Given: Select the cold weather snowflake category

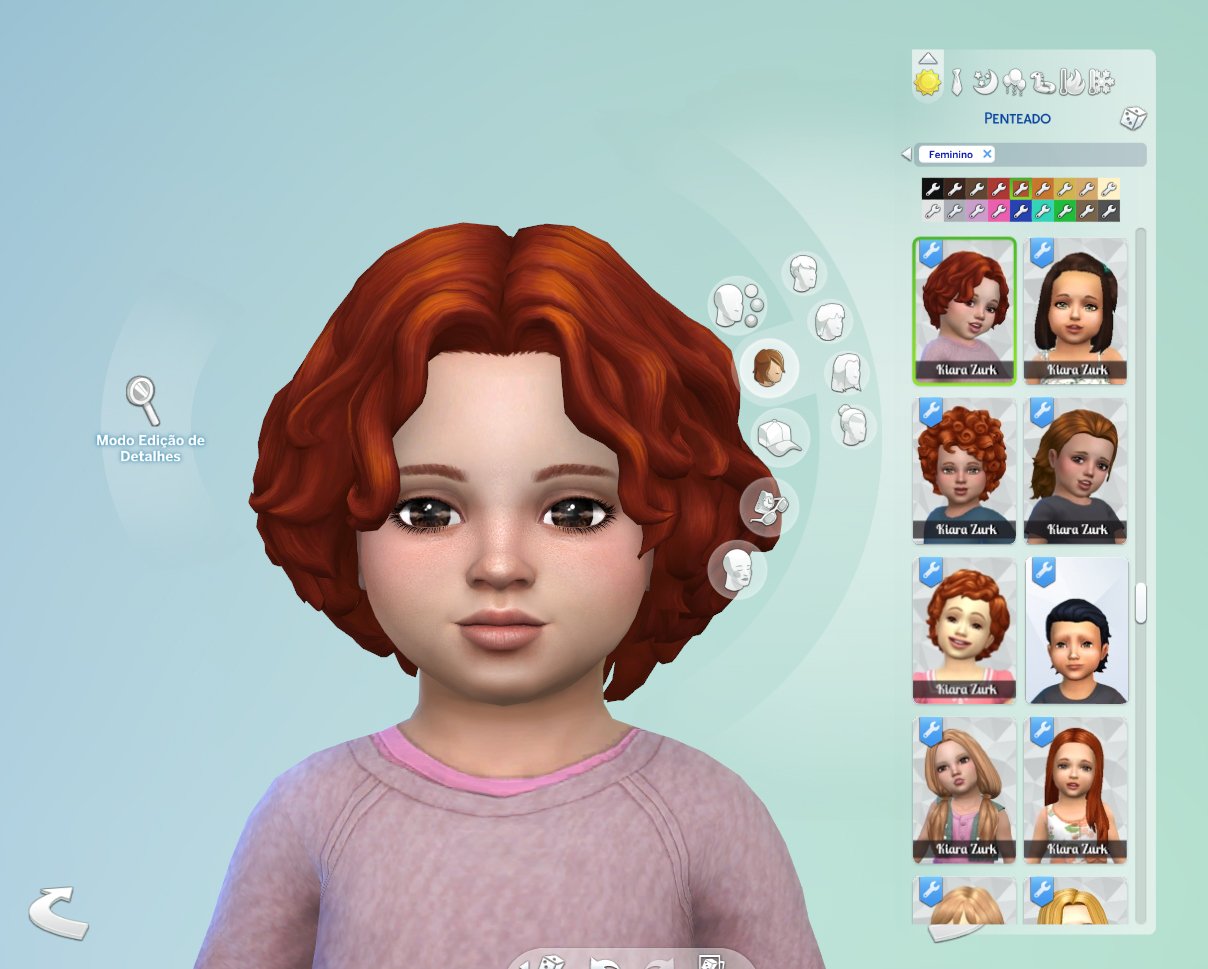Looking at the screenshot, I should (x=1101, y=82).
